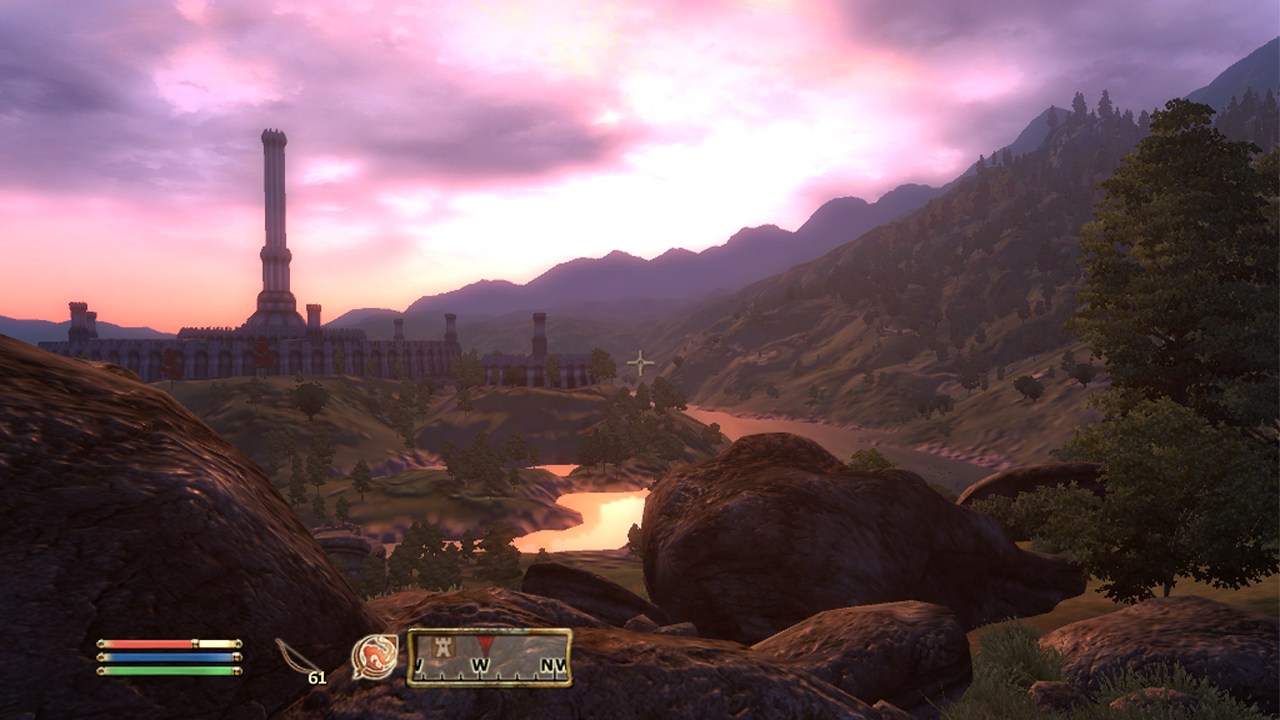Select the active fire spell icon
This screenshot has height=720, width=1280.
pyautogui.click(x=374, y=657)
